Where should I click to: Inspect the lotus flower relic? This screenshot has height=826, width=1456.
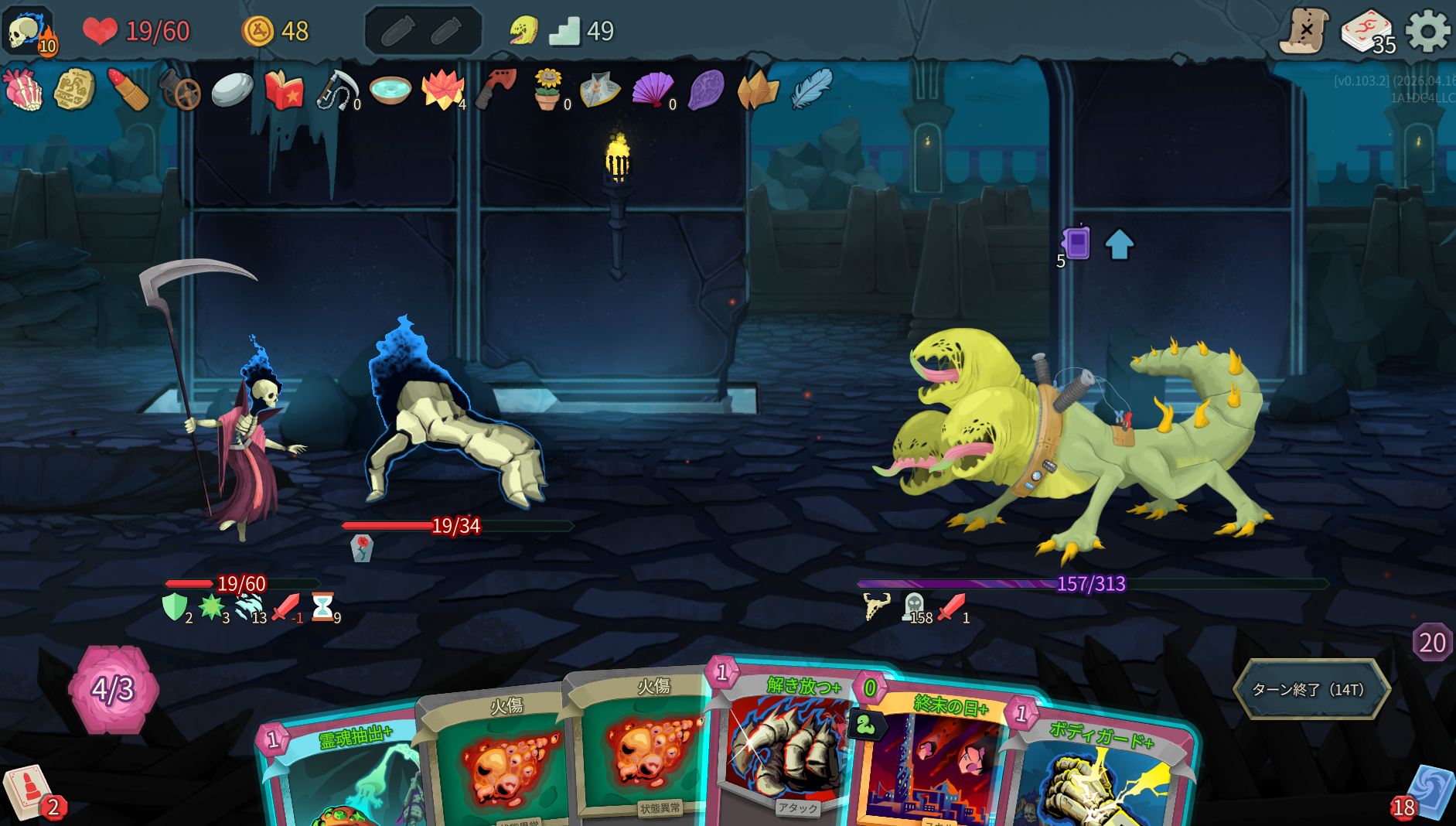click(x=442, y=90)
